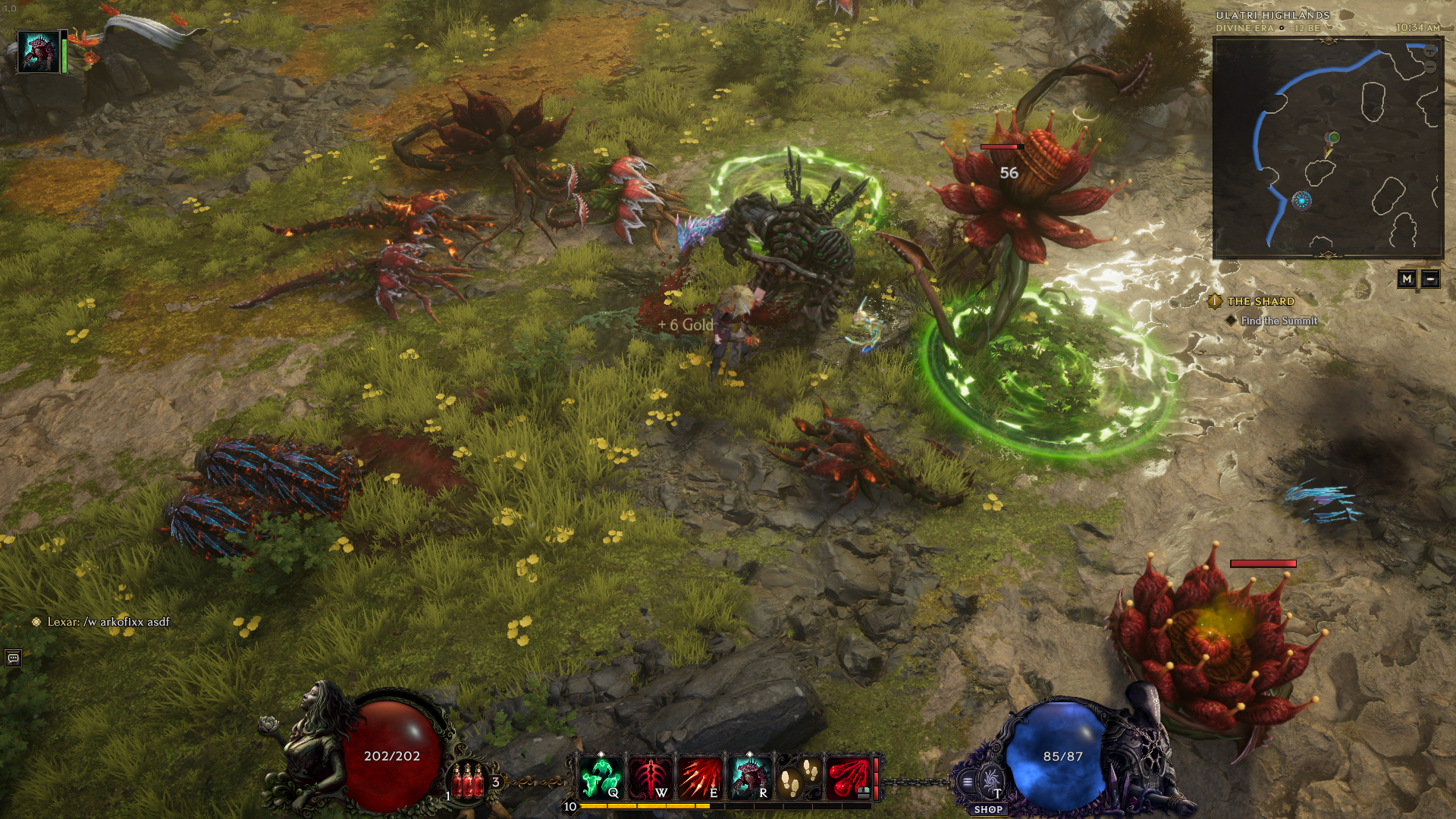The height and width of the screenshot is (819, 1456).
Task: Select the golem minion portrait
Action: point(38,52)
